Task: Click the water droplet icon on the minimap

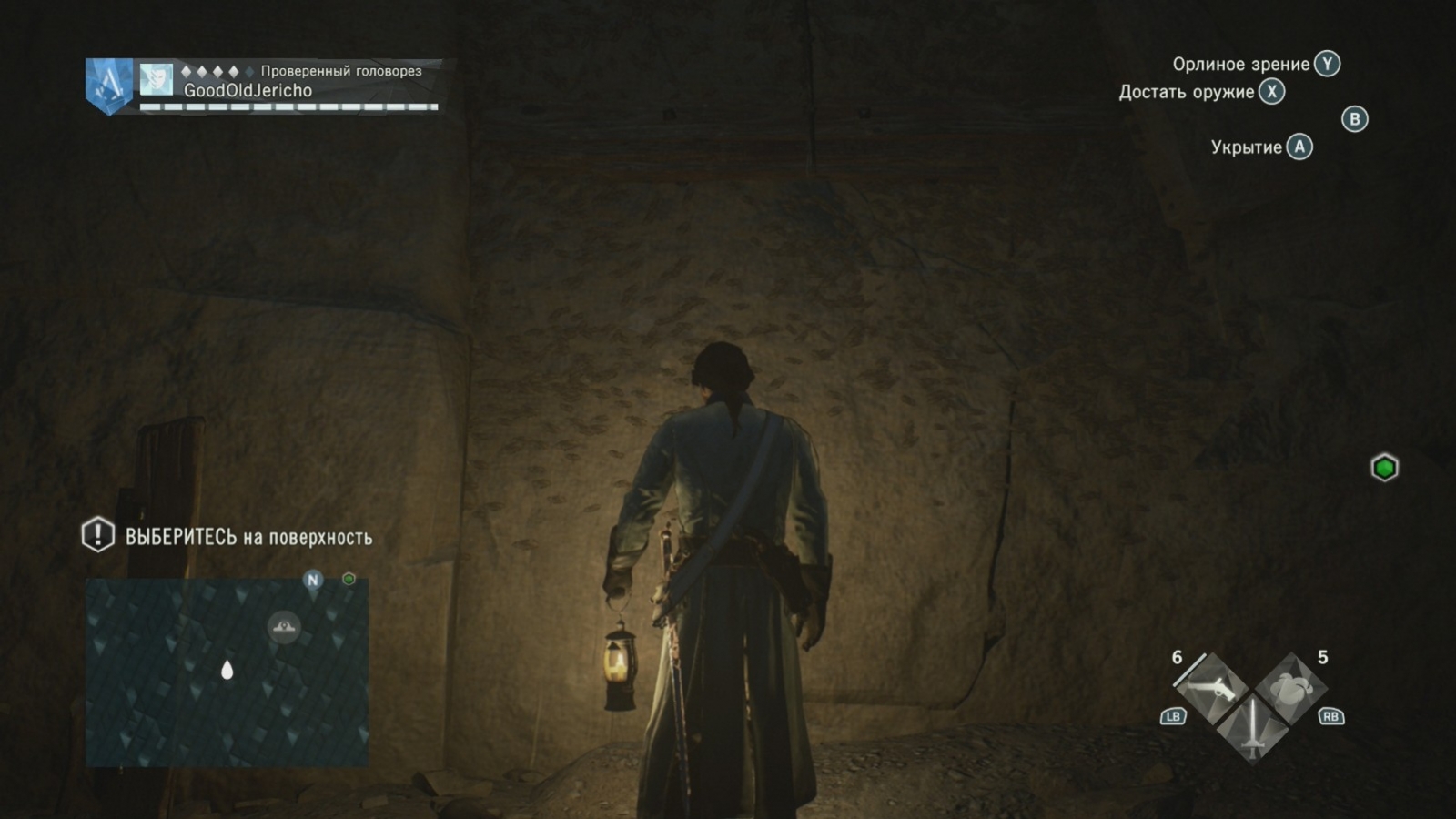Action: click(x=227, y=672)
